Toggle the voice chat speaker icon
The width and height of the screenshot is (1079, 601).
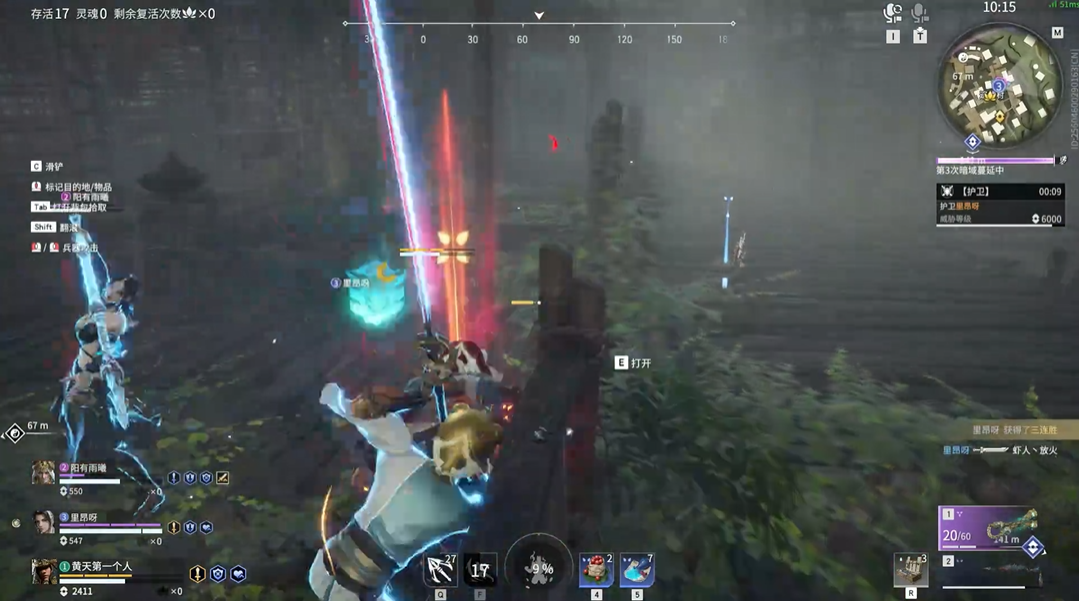[893, 13]
